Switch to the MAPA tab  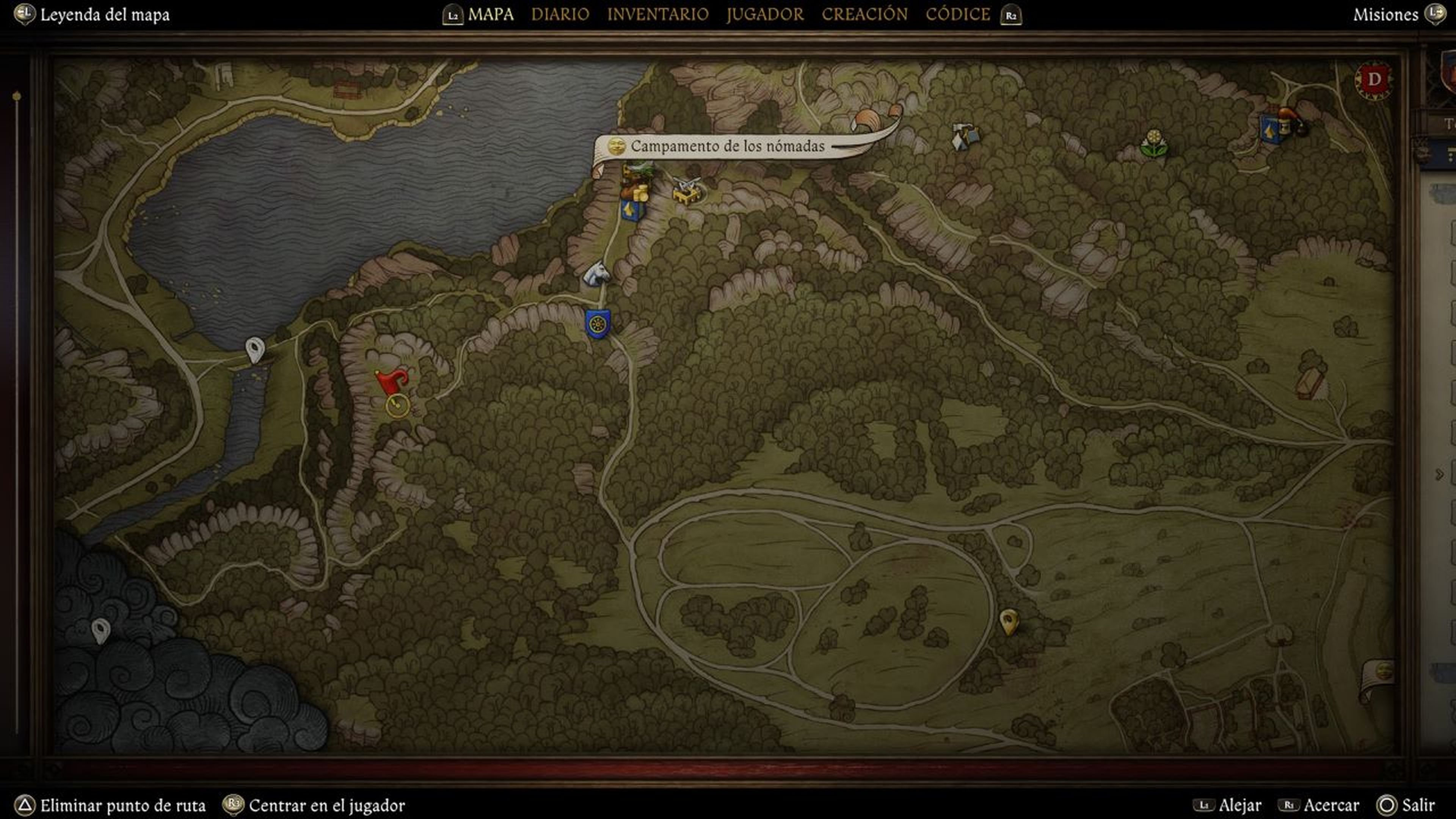490,14
